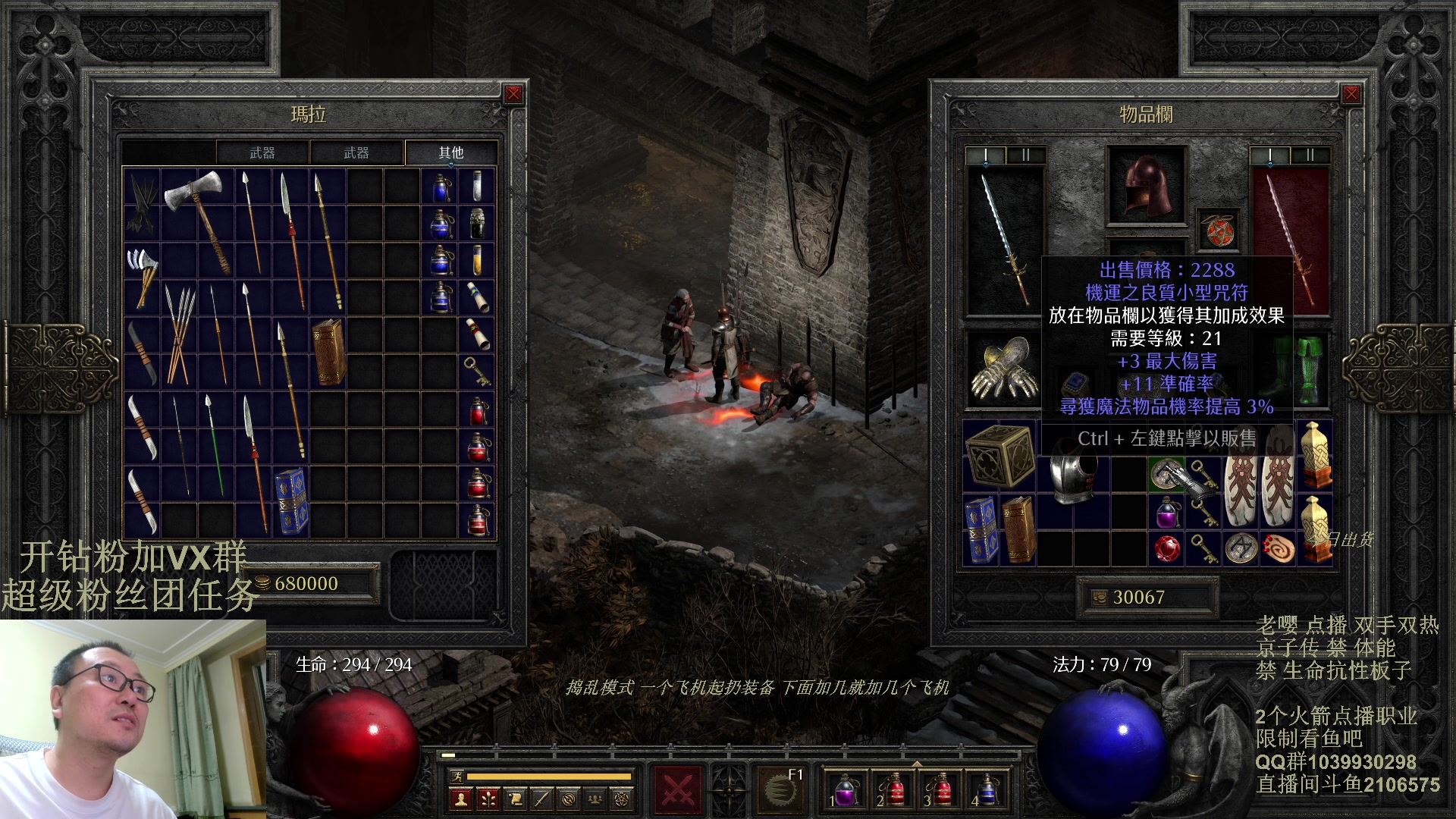Select the red gem in inventory
This screenshot has height=819, width=1456.
[x=1167, y=548]
